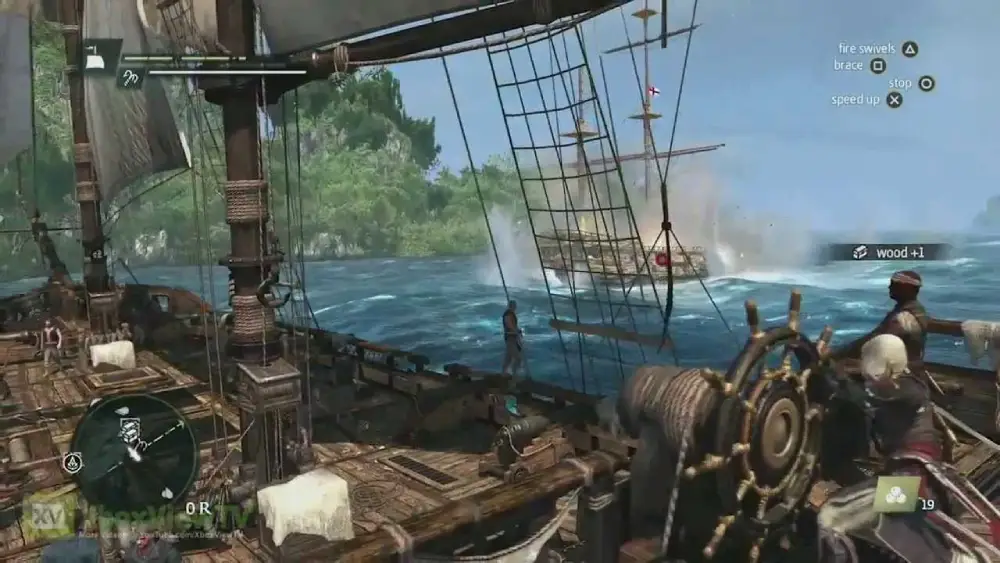Viewport: 1000px width, 563px height.
Task: Select the hook icon below the sail
Action: pos(130,77)
